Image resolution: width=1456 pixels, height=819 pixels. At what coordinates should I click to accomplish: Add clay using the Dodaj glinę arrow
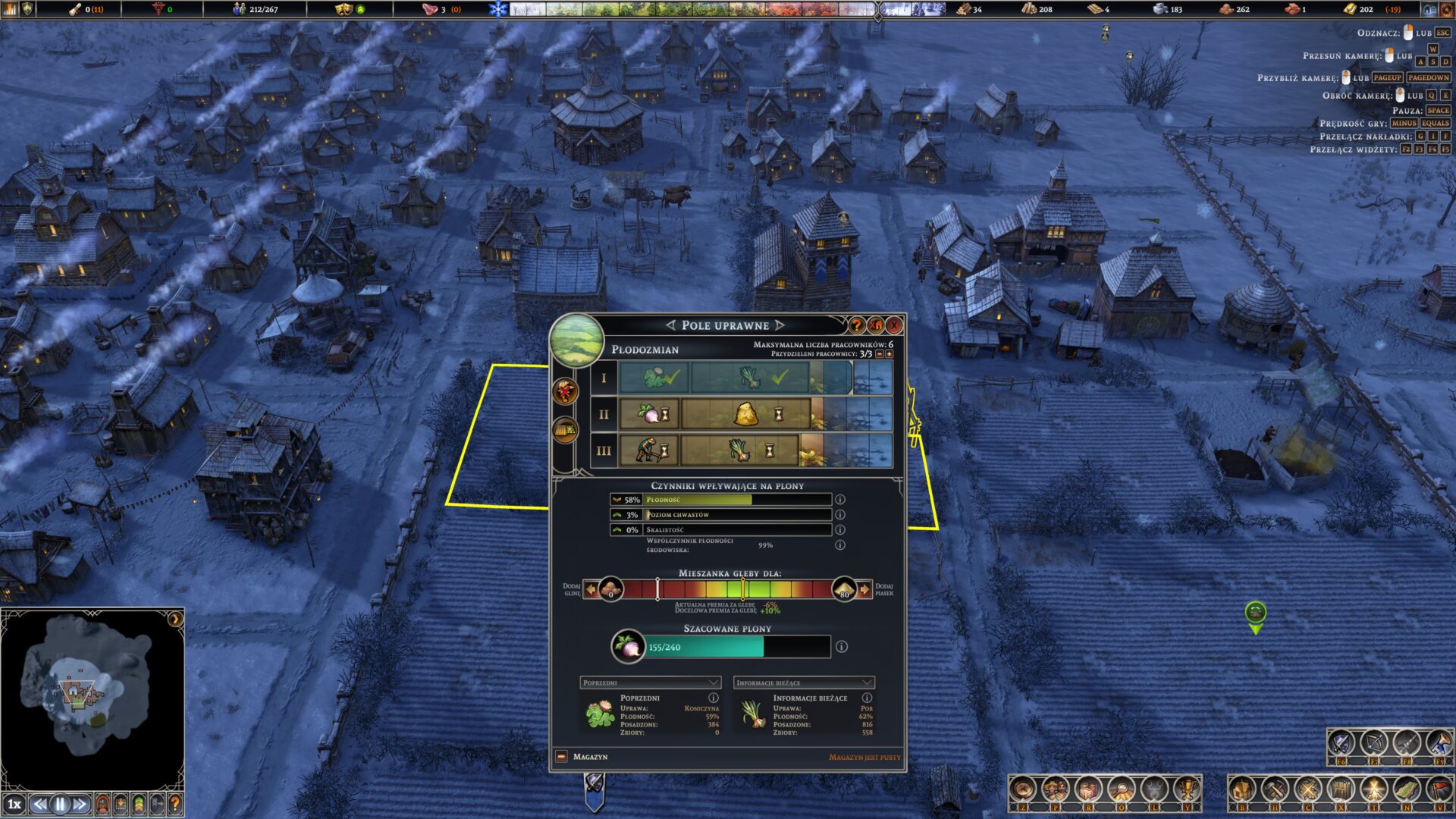point(591,589)
